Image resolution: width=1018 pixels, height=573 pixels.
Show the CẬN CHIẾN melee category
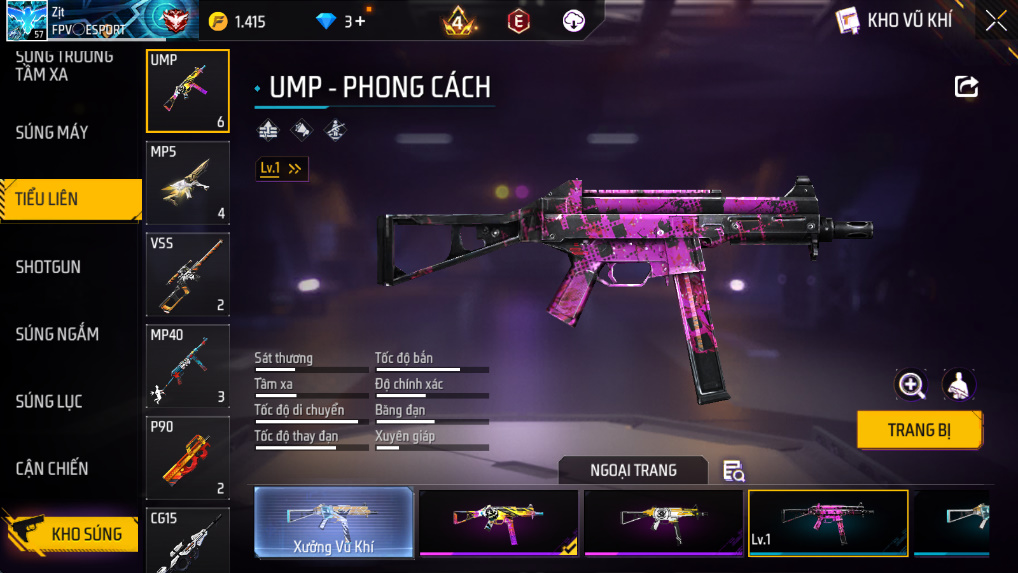click(x=52, y=468)
